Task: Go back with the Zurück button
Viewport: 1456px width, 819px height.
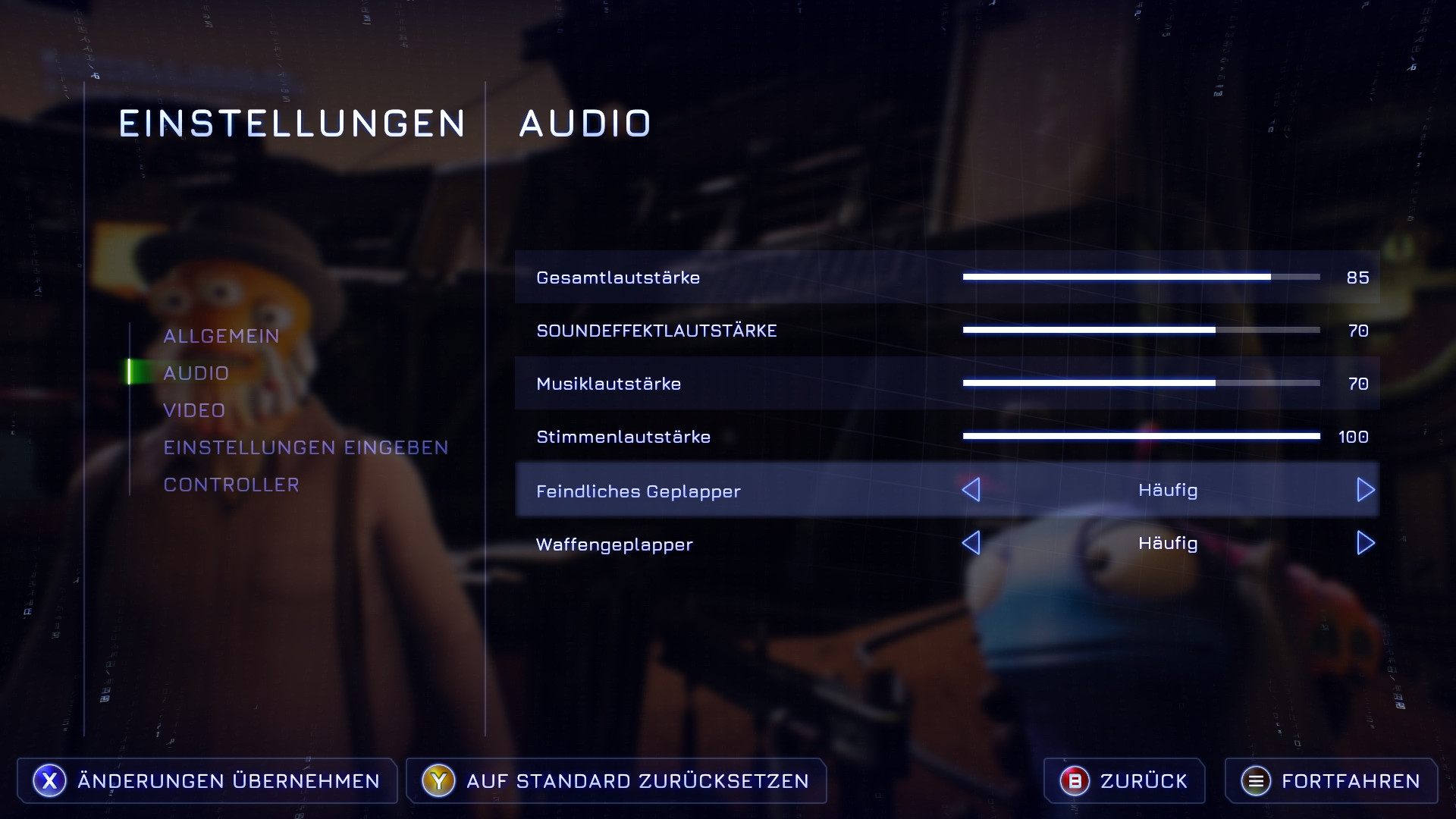Action: [1124, 781]
